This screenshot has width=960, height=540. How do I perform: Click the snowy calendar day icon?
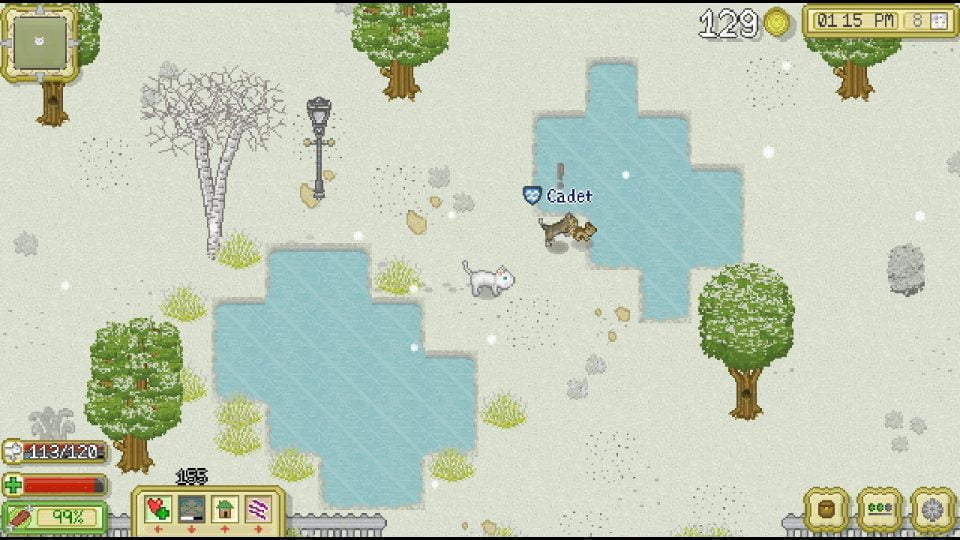click(939, 21)
